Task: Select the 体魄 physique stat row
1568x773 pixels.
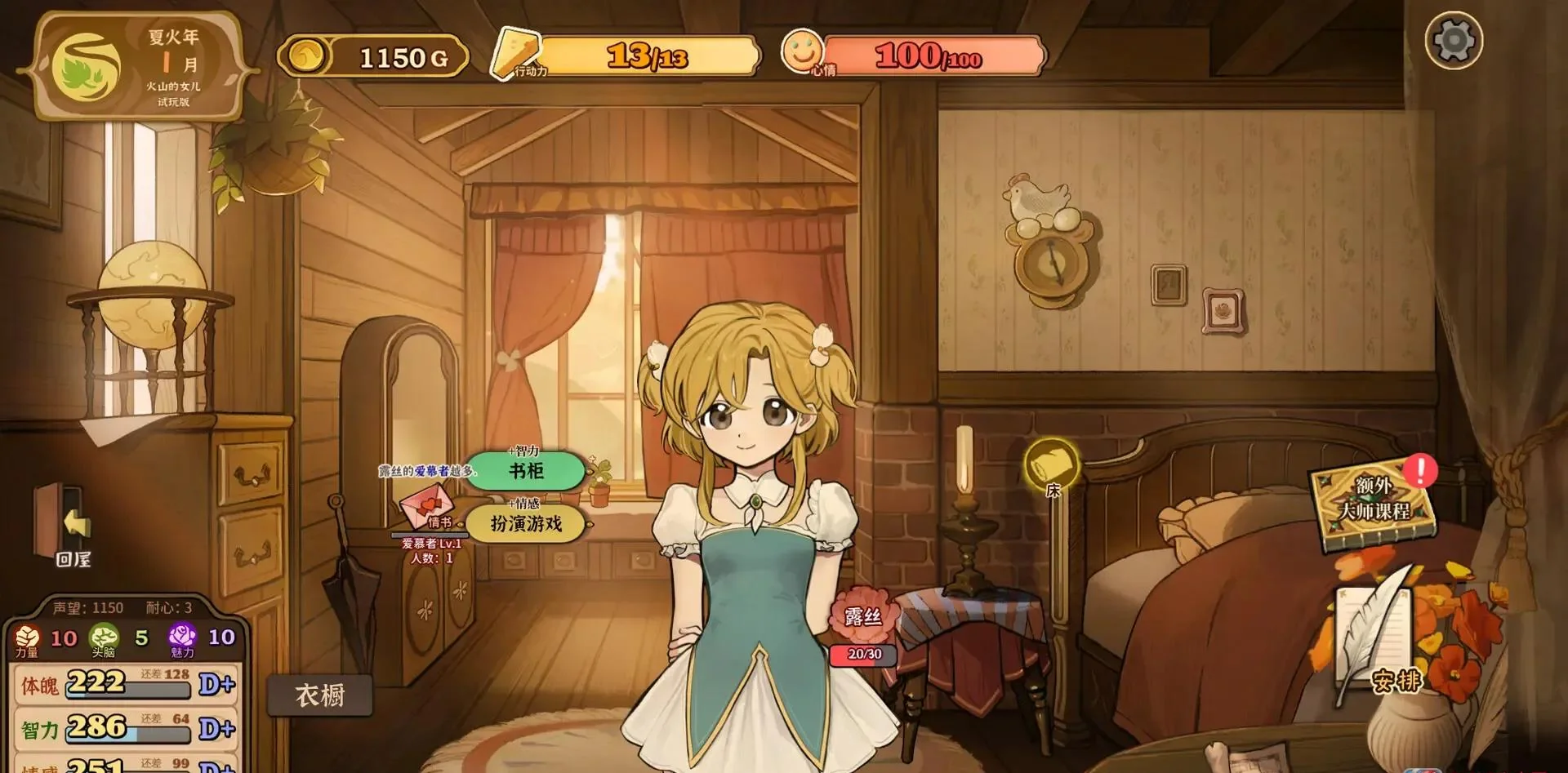Action: [x=127, y=684]
